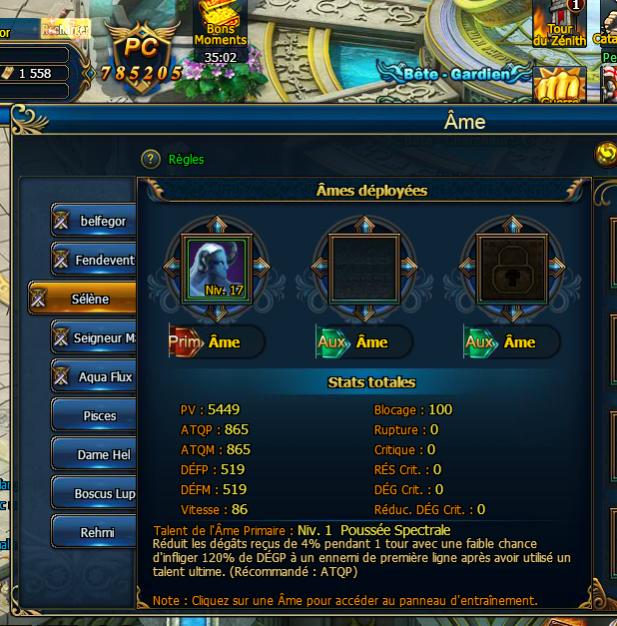Choose the Fendevent hero entry
This screenshot has width=617, height=626.
[93, 260]
